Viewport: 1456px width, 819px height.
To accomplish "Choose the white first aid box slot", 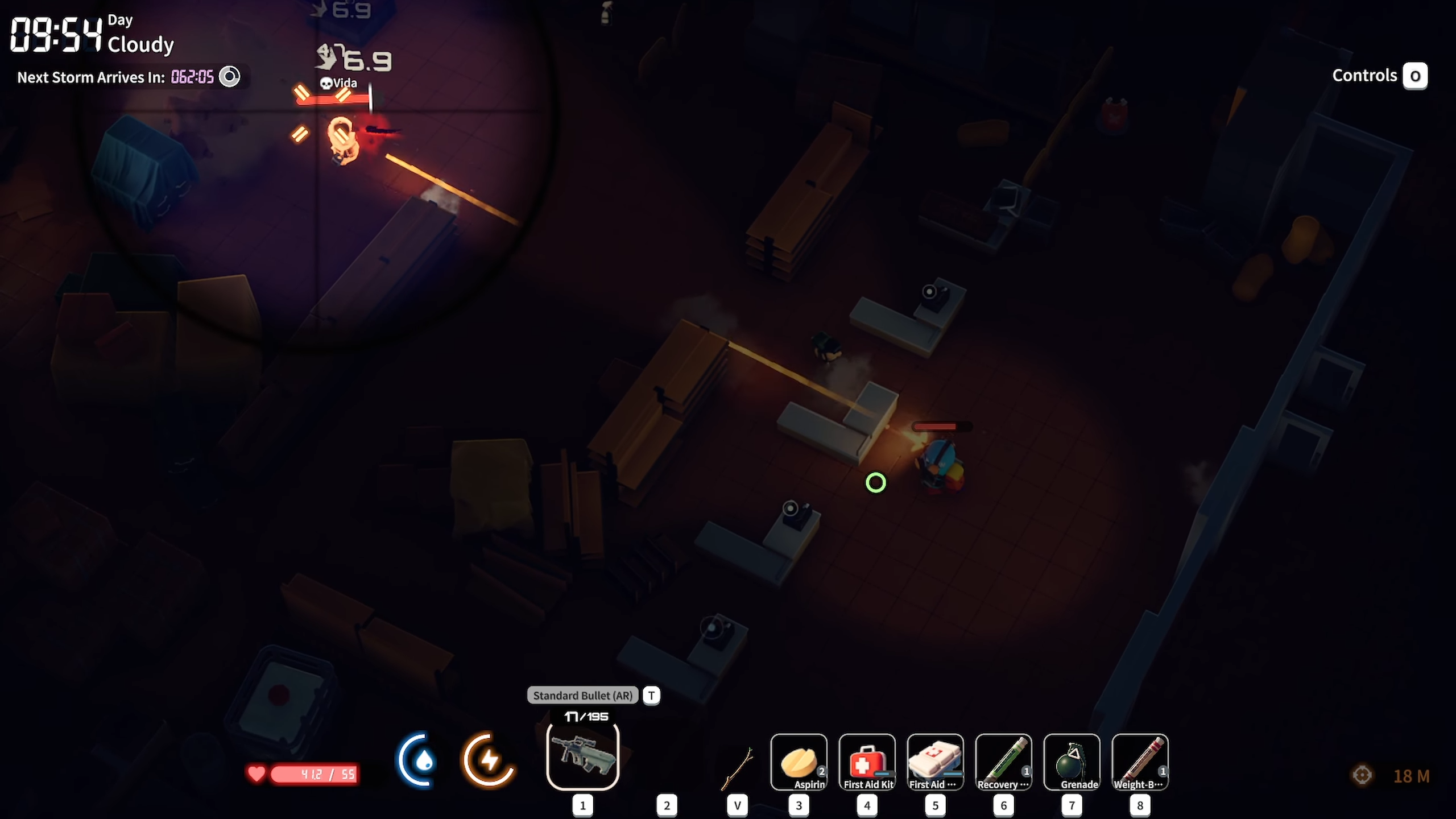I will 935,762.
